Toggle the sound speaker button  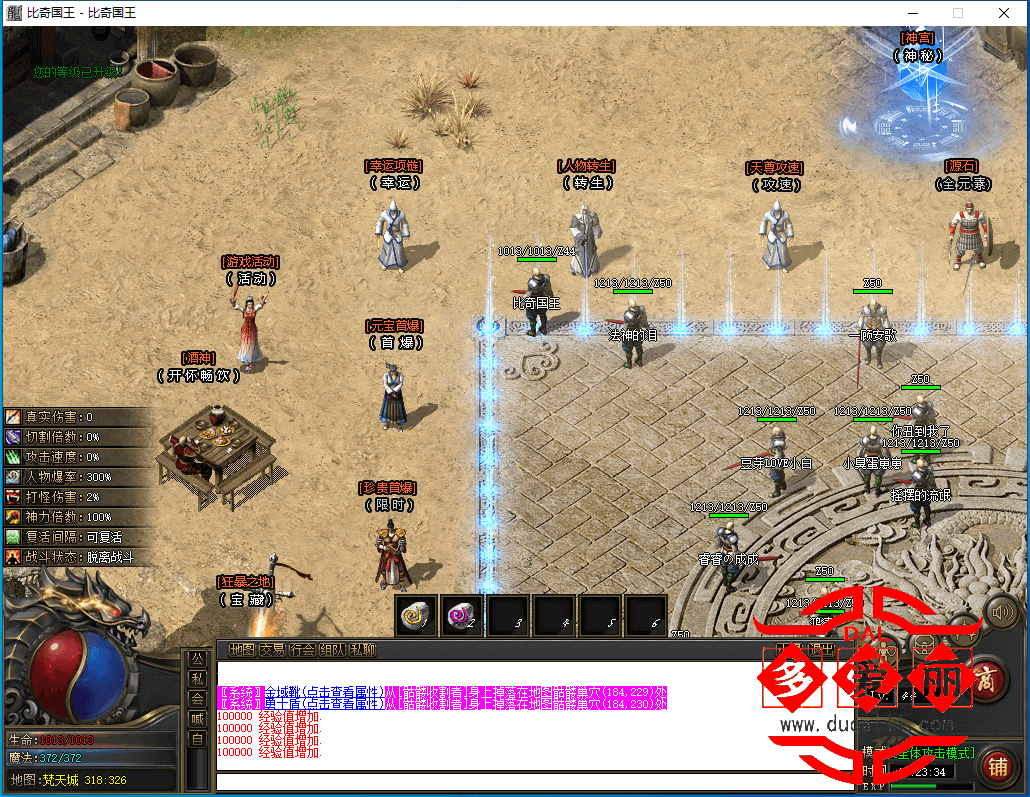tap(1001, 611)
